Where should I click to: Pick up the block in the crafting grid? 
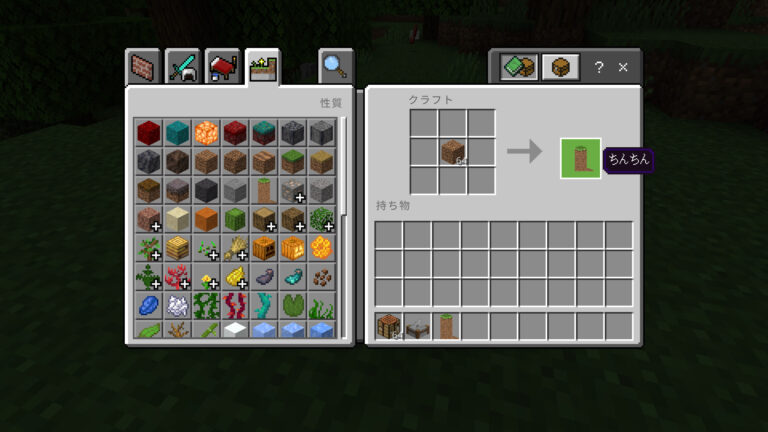tap(453, 152)
